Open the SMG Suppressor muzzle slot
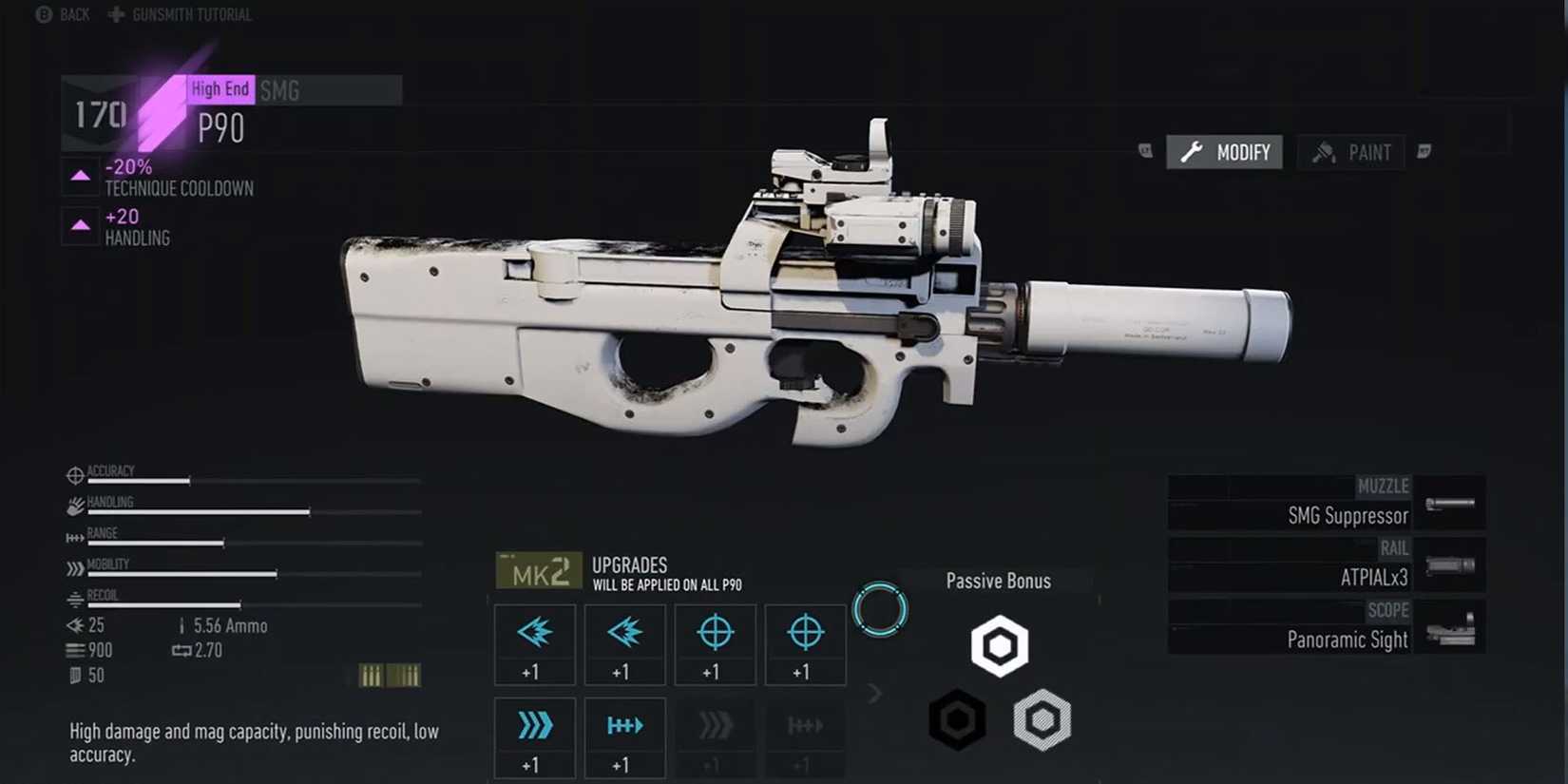This screenshot has width=1568, height=784. coord(1326,504)
